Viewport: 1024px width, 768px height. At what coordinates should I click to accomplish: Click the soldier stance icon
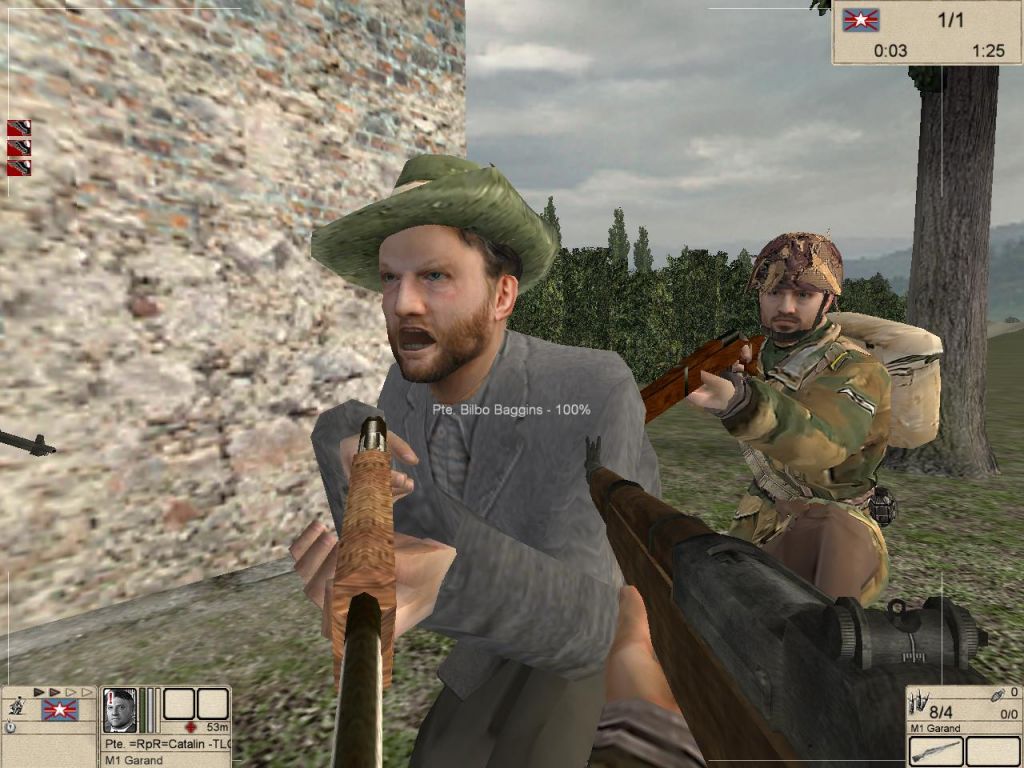coord(17,706)
